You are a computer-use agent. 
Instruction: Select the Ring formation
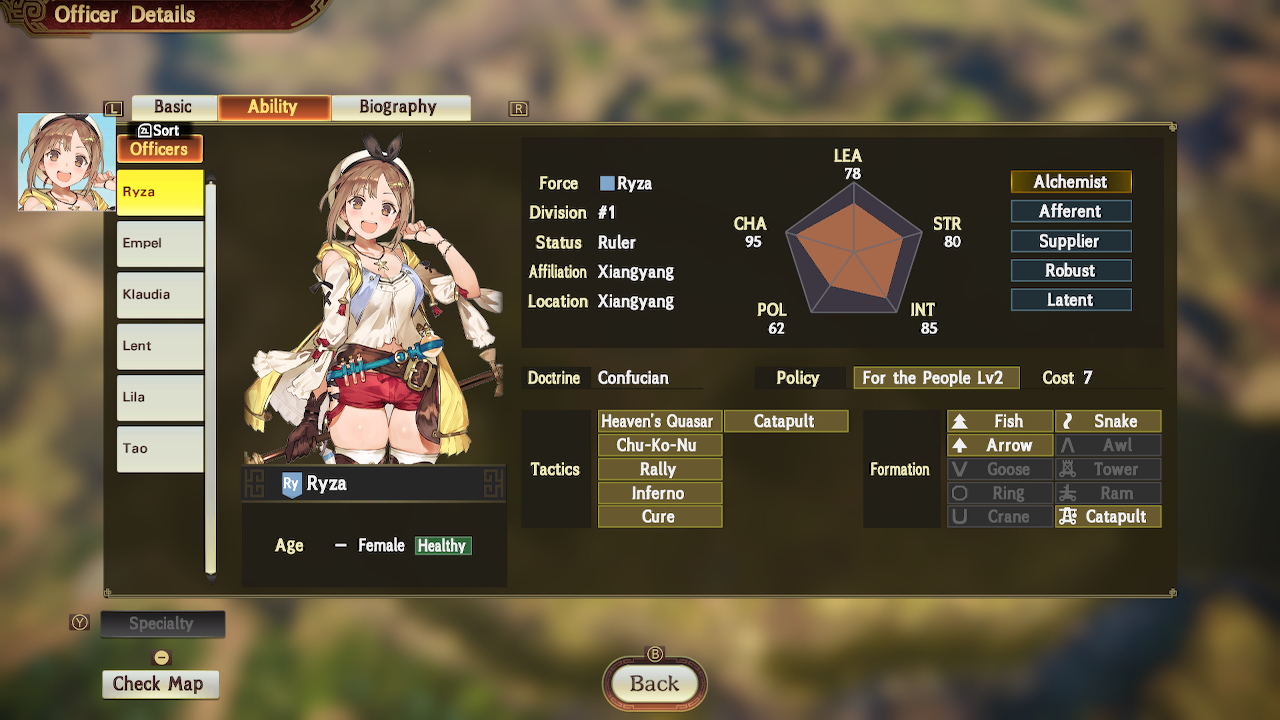pyautogui.click(x=999, y=492)
